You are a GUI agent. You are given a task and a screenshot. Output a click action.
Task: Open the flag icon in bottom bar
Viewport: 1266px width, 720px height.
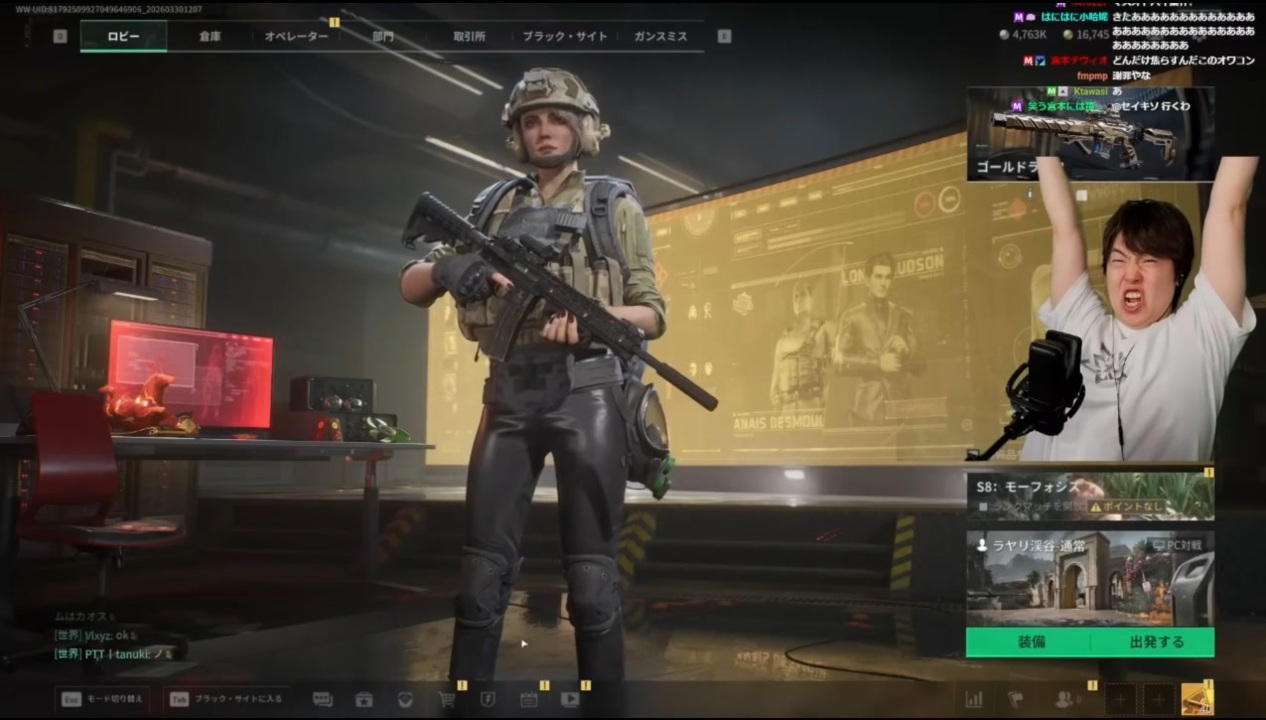1016,699
